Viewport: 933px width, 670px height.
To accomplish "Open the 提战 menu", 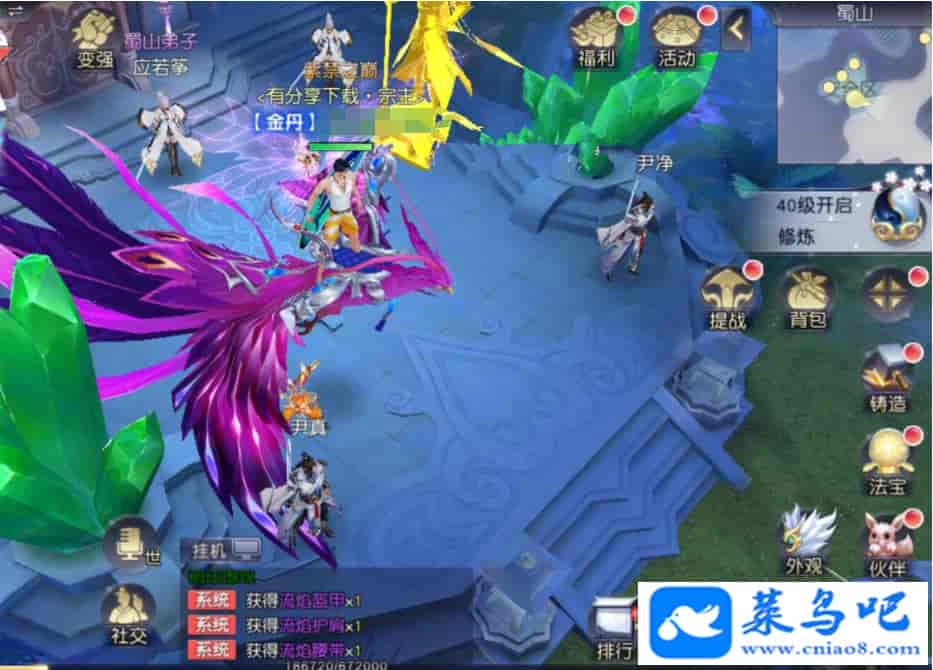I will (x=727, y=297).
